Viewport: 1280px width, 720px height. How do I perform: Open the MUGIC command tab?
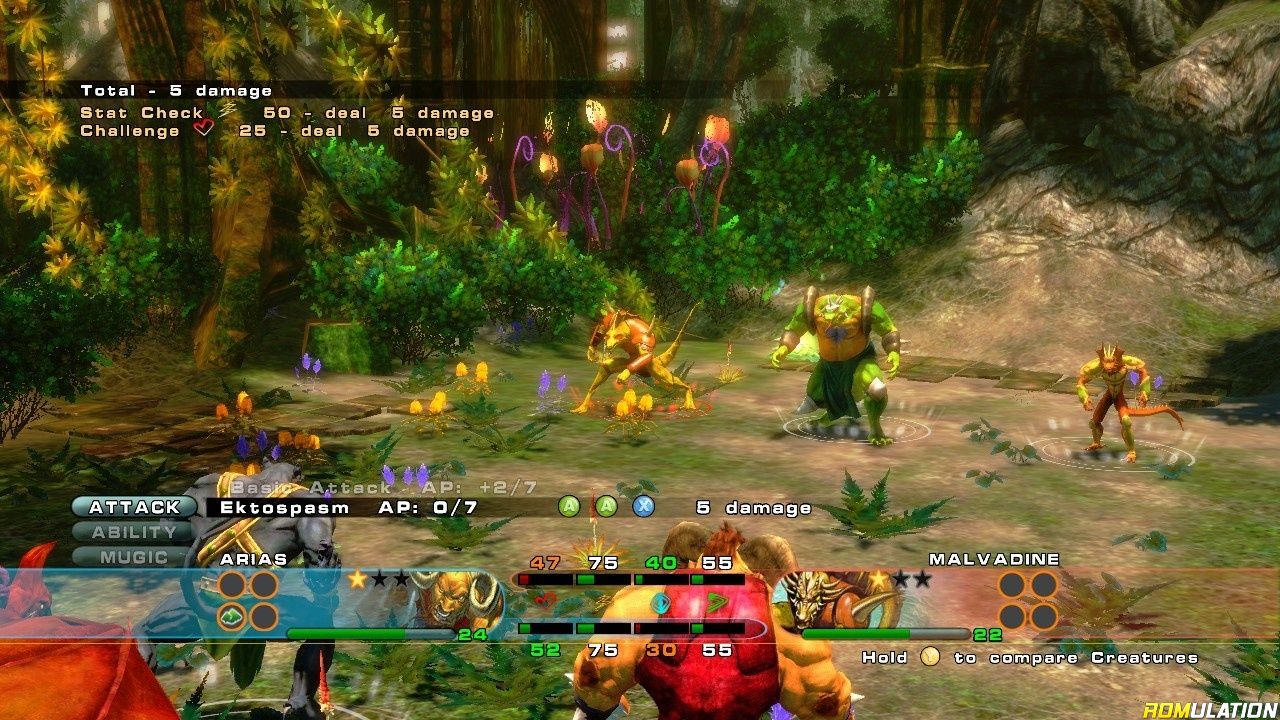[134, 557]
